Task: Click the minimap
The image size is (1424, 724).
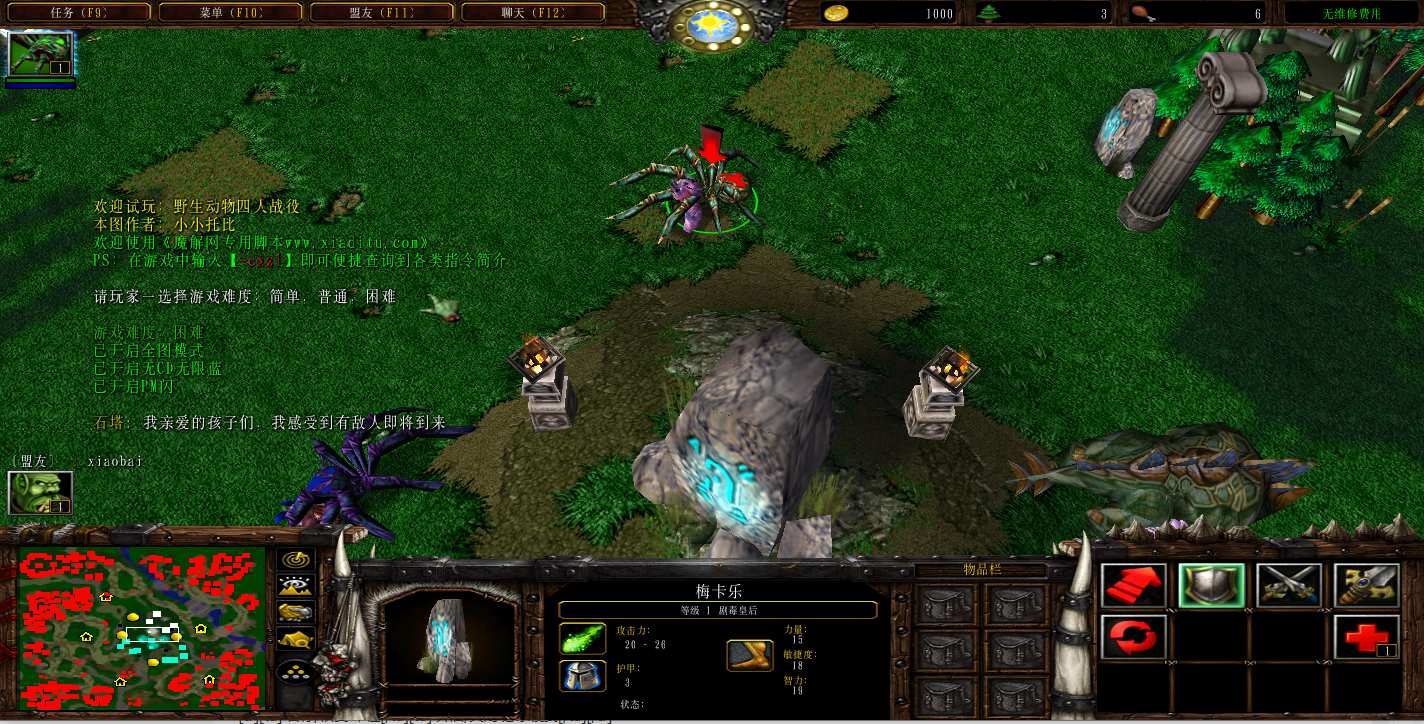Action: tap(141, 626)
